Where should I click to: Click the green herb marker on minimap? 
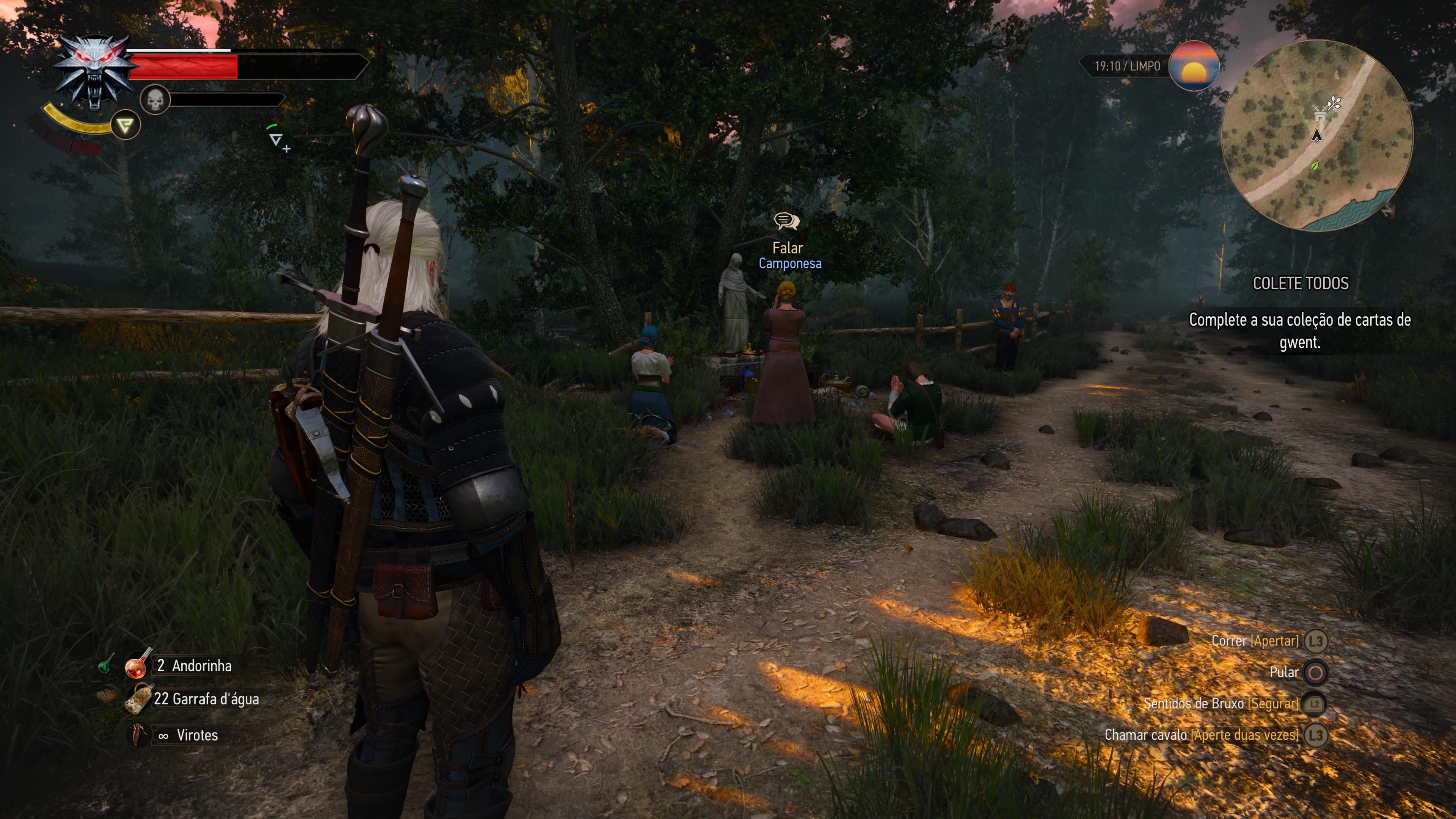point(1314,166)
